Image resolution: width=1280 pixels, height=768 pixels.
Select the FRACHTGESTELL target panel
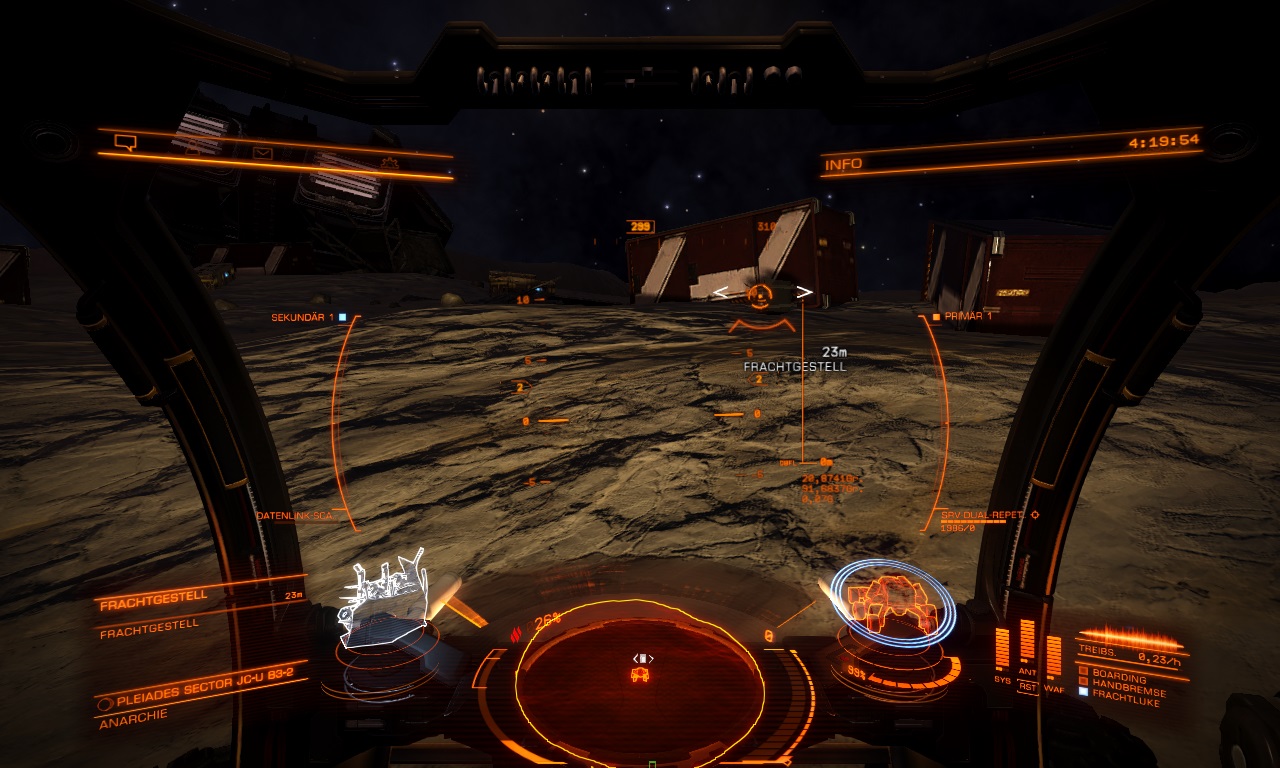155,596
